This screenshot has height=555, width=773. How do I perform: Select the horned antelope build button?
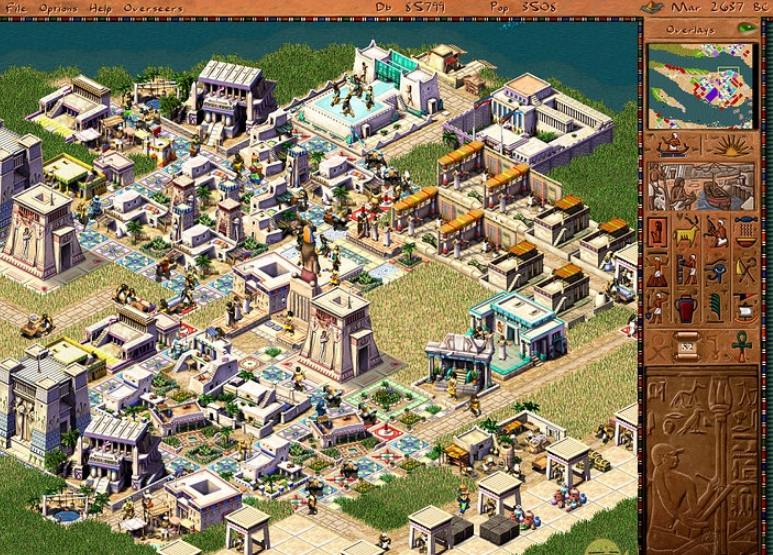(x=687, y=232)
